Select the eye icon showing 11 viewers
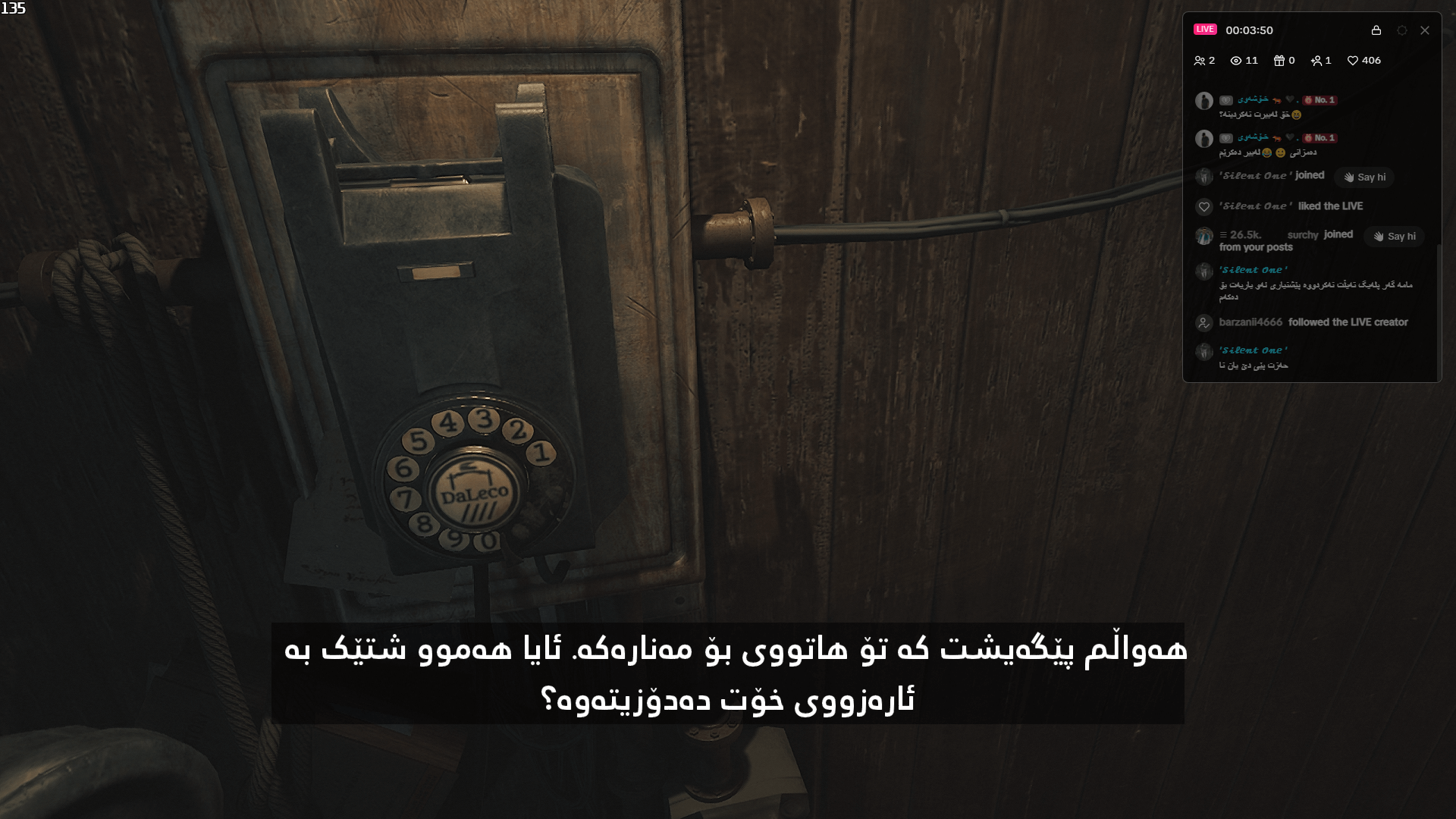Screen dimensions: 1456x819 [1237, 61]
